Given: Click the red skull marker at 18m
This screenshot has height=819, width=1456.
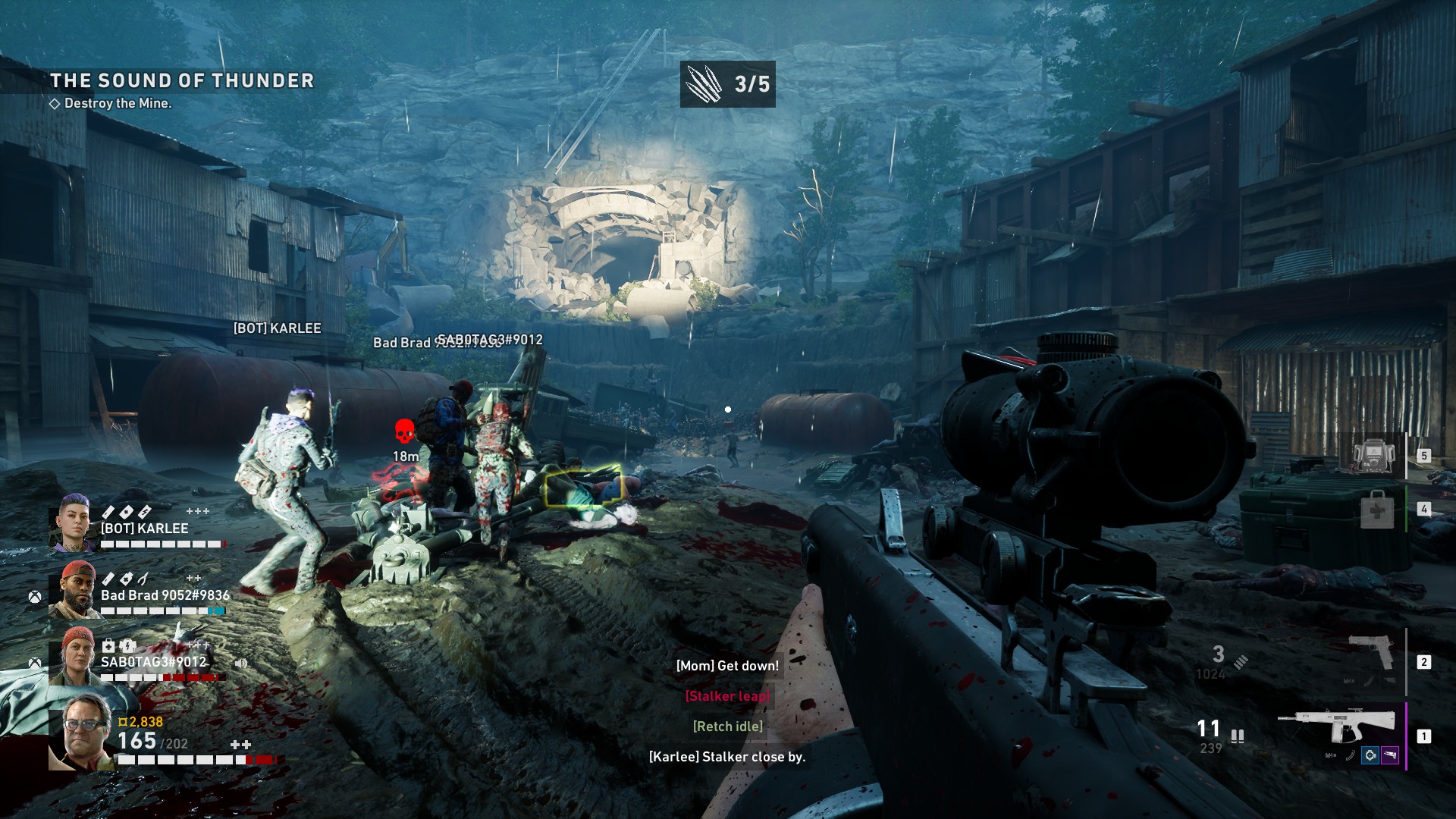Looking at the screenshot, I should [x=405, y=431].
